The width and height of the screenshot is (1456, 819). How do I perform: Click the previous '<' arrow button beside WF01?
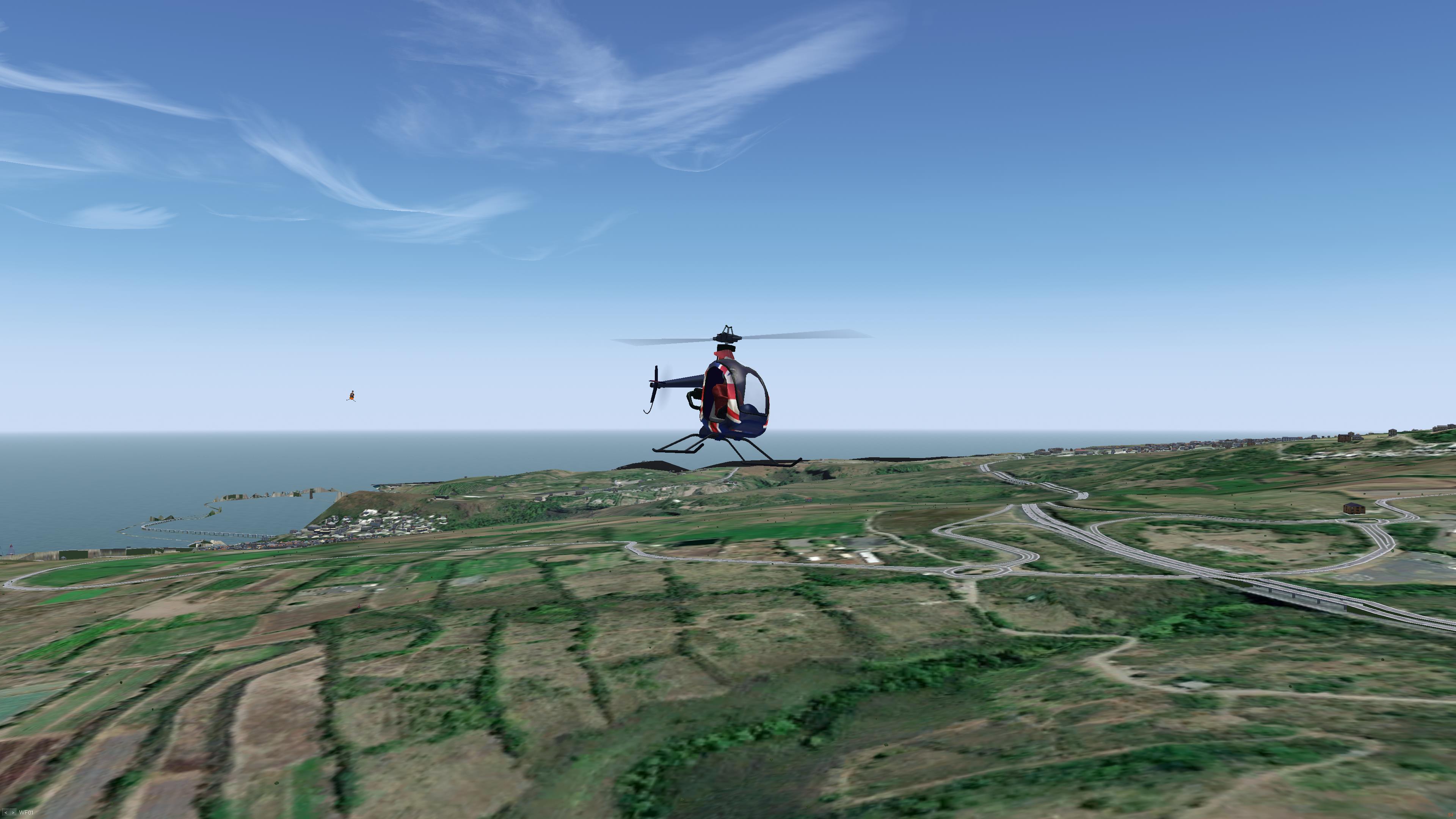point(6,813)
